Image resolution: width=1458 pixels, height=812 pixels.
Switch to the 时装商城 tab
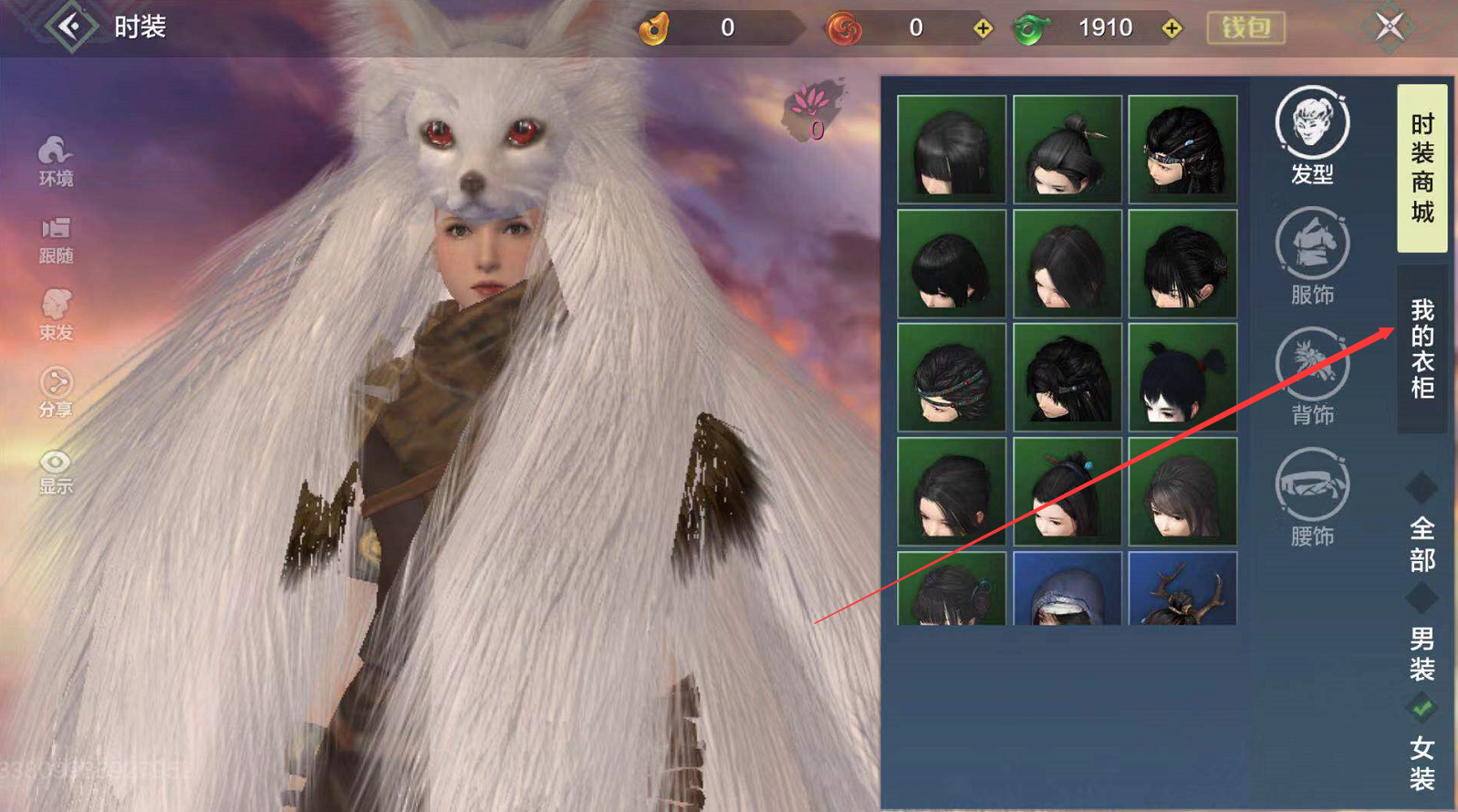[1422, 168]
